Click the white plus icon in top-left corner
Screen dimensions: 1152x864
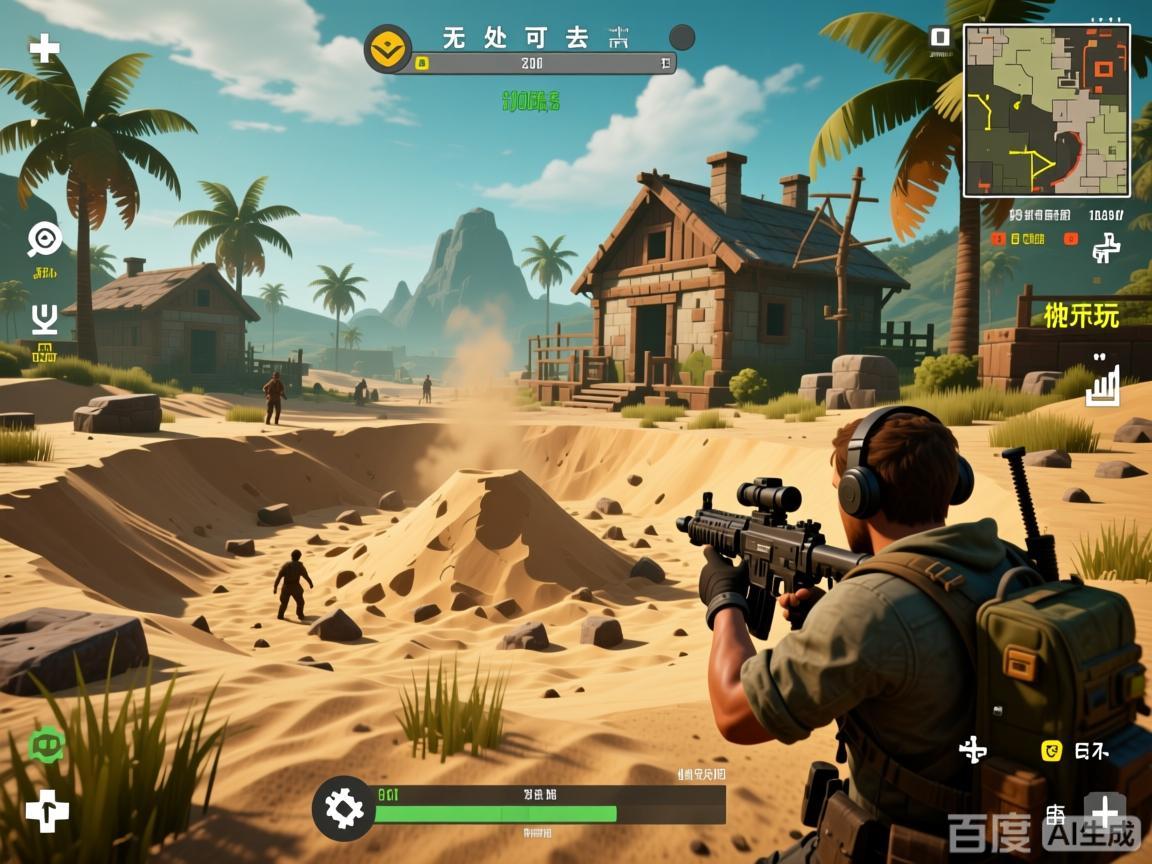44,48
